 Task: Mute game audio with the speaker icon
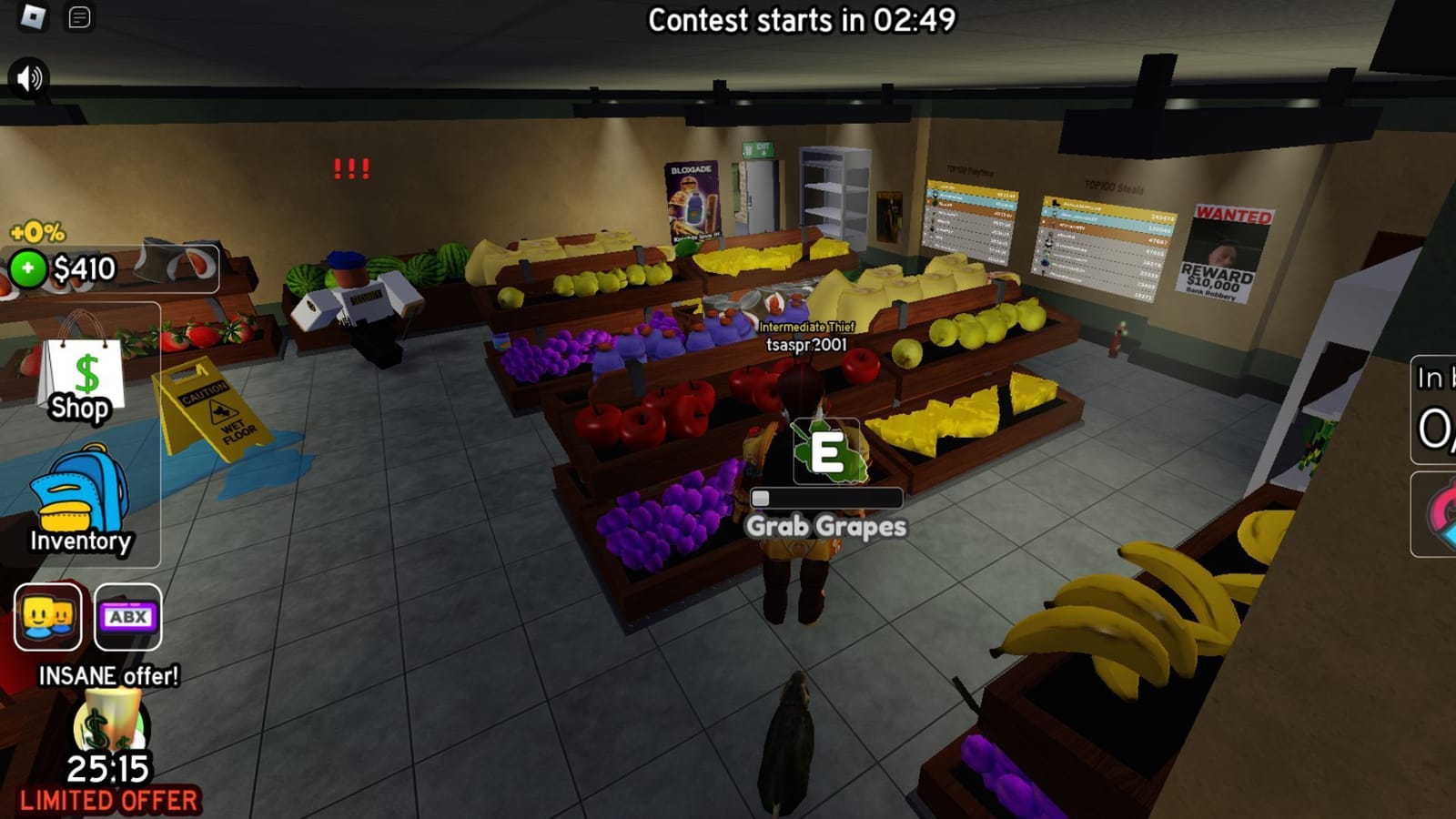(27, 78)
